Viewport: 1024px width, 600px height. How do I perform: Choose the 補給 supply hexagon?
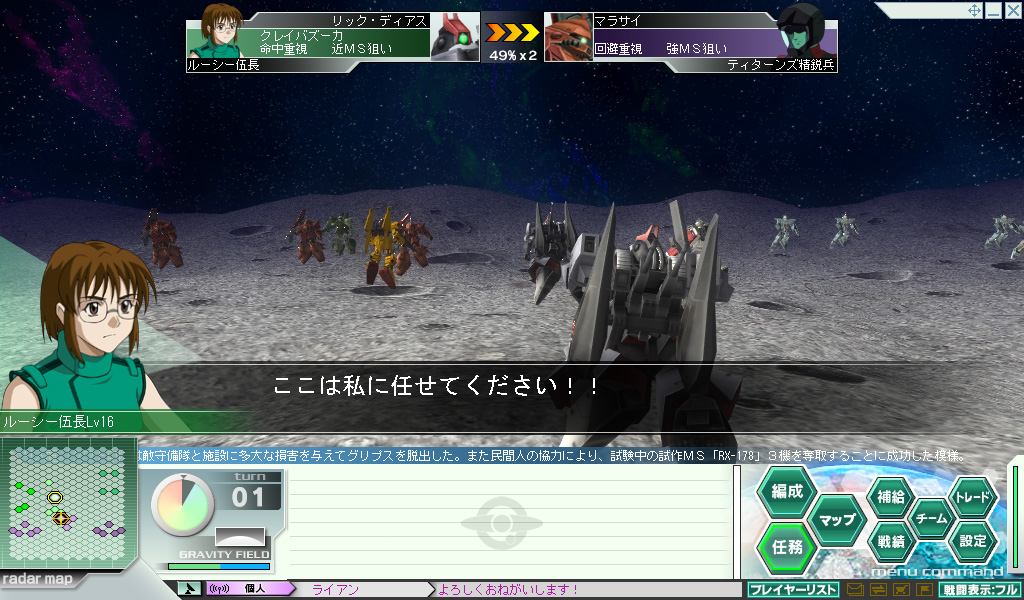click(x=890, y=496)
